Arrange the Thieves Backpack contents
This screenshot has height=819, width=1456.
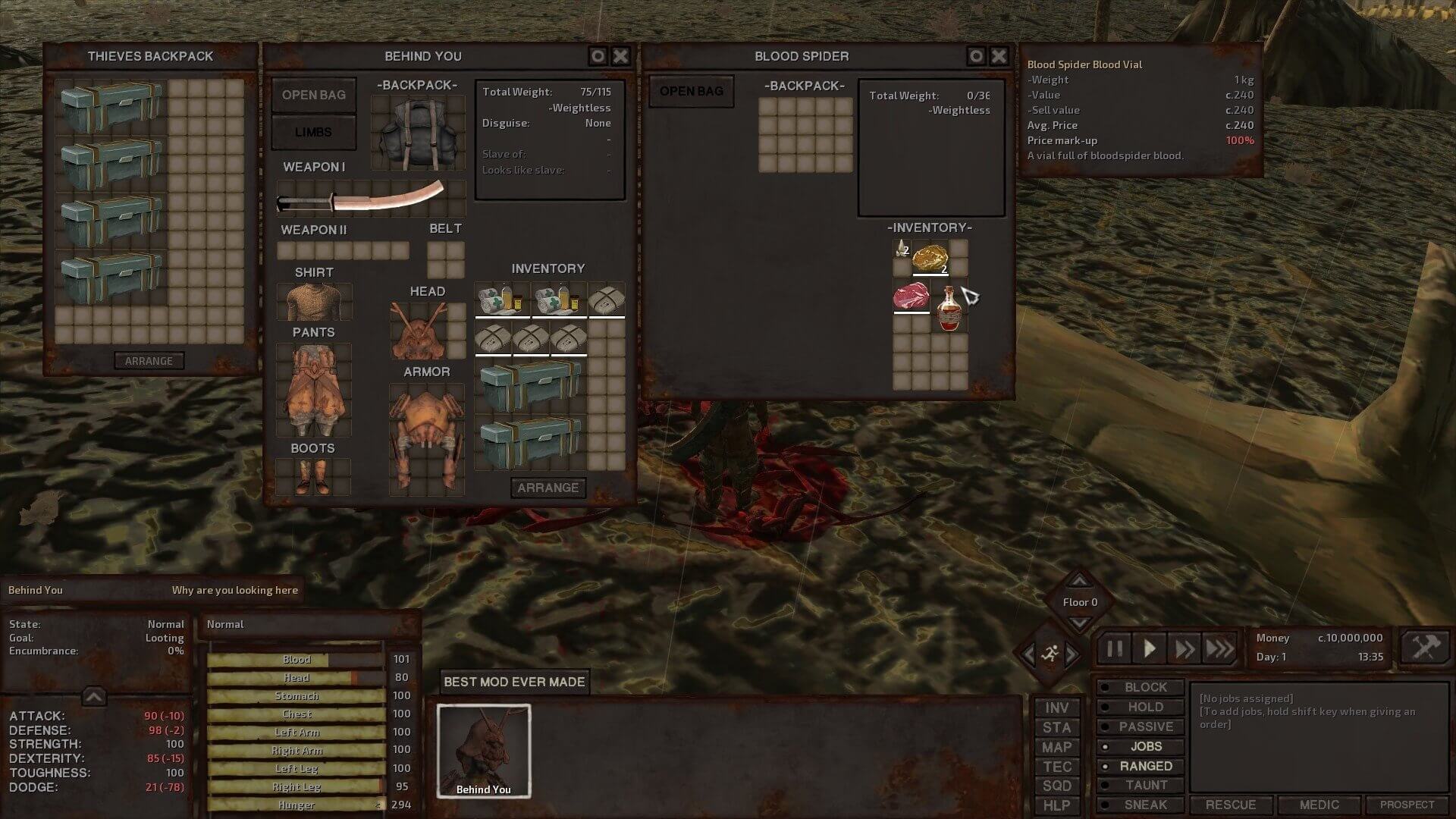[x=149, y=361]
